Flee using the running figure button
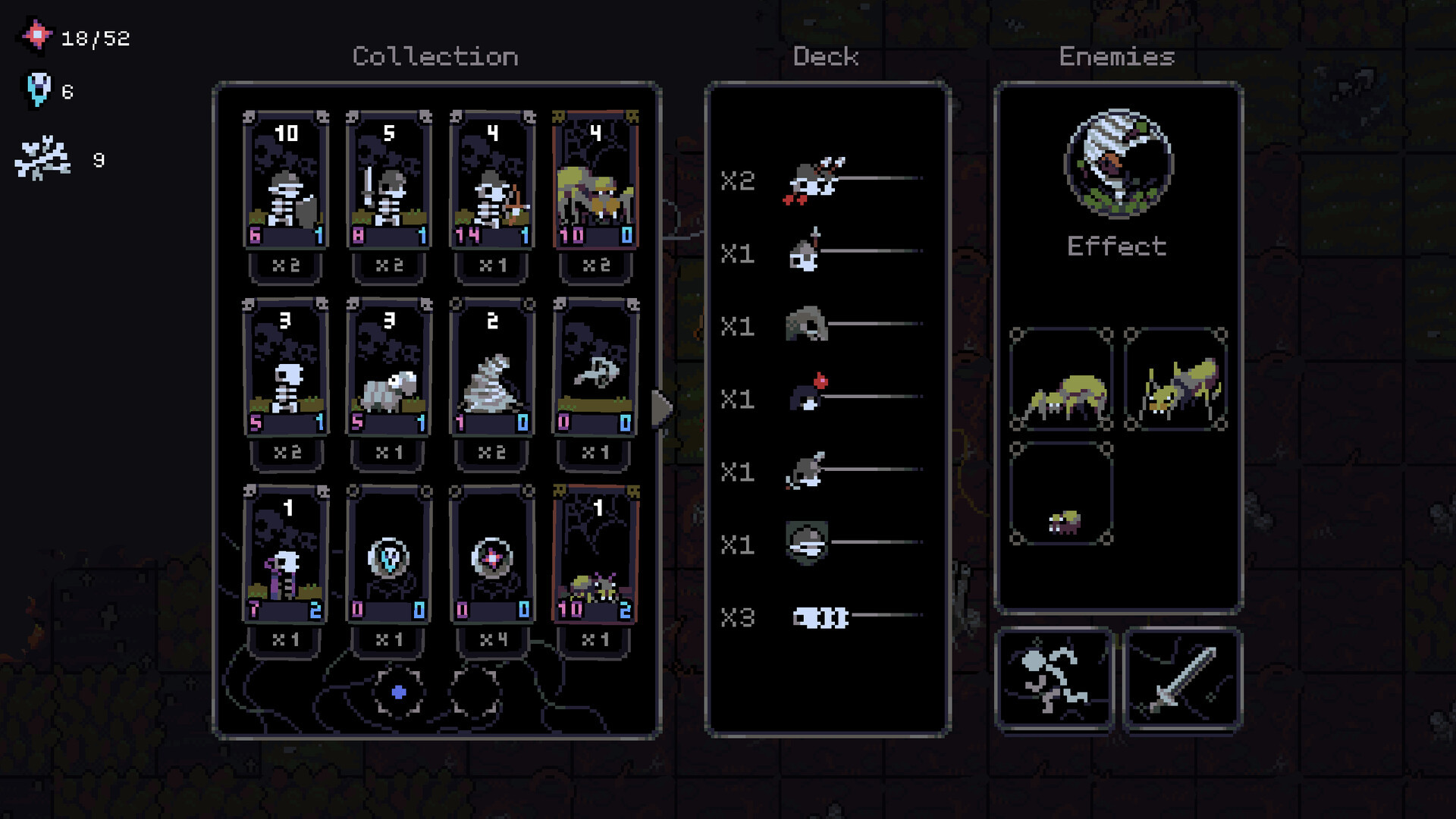Image resolution: width=1456 pixels, height=819 pixels. point(1054,679)
